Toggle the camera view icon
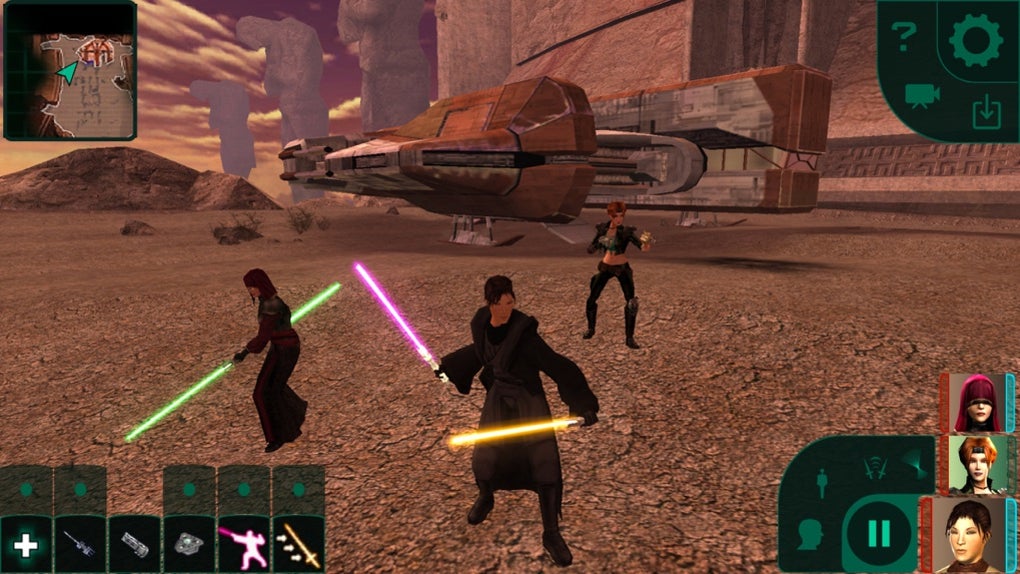Viewport: 1020px width, 574px height. [x=917, y=96]
